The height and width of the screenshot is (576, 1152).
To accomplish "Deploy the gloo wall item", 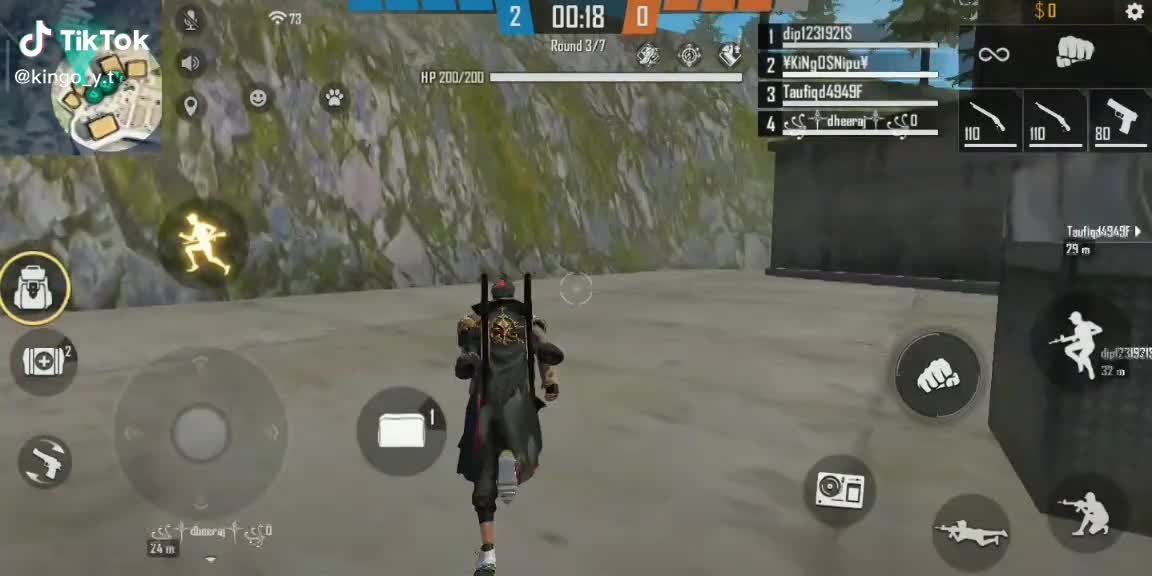I will click(x=401, y=431).
